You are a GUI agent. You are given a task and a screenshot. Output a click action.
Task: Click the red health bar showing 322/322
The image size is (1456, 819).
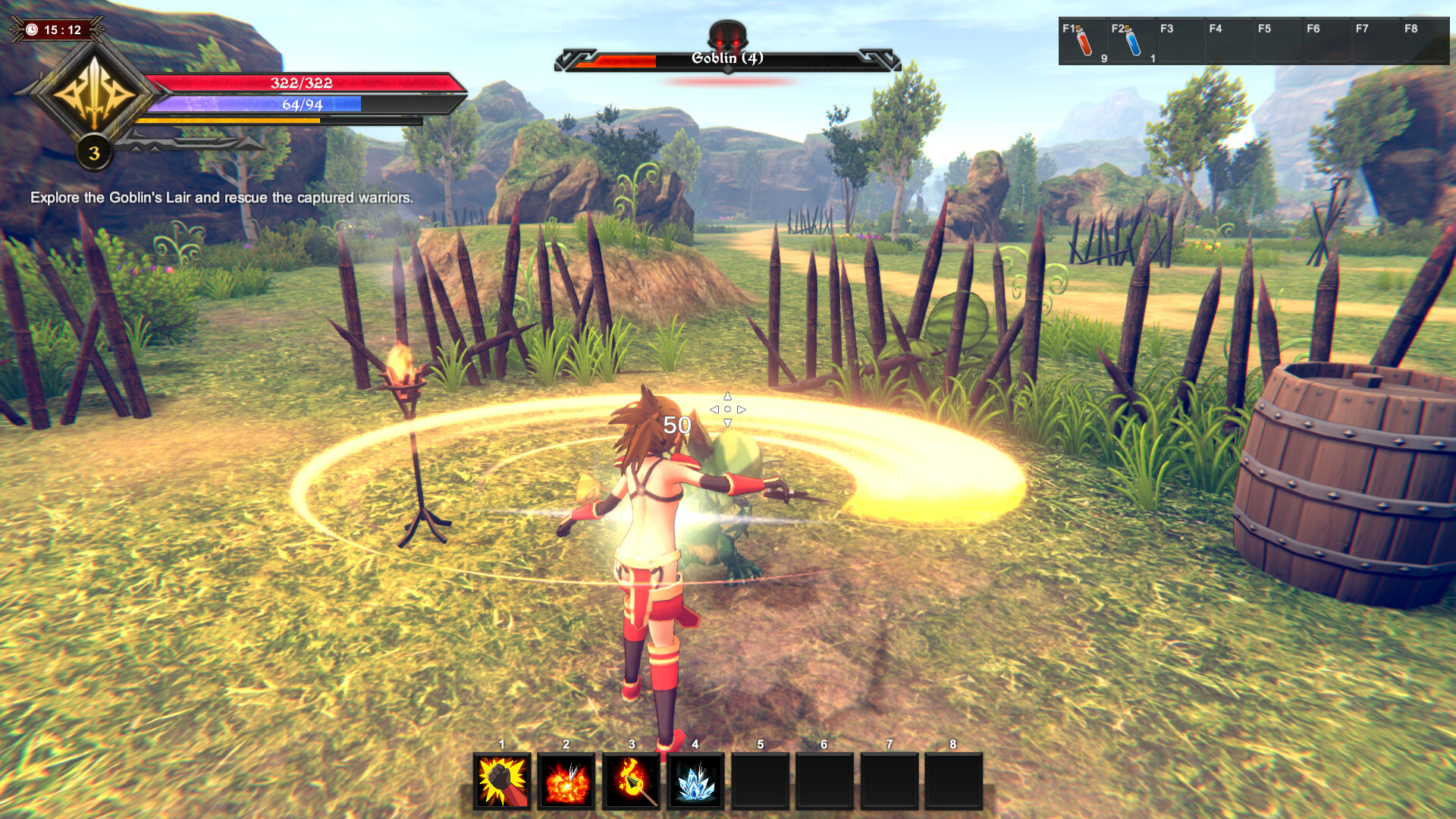coord(301,84)
